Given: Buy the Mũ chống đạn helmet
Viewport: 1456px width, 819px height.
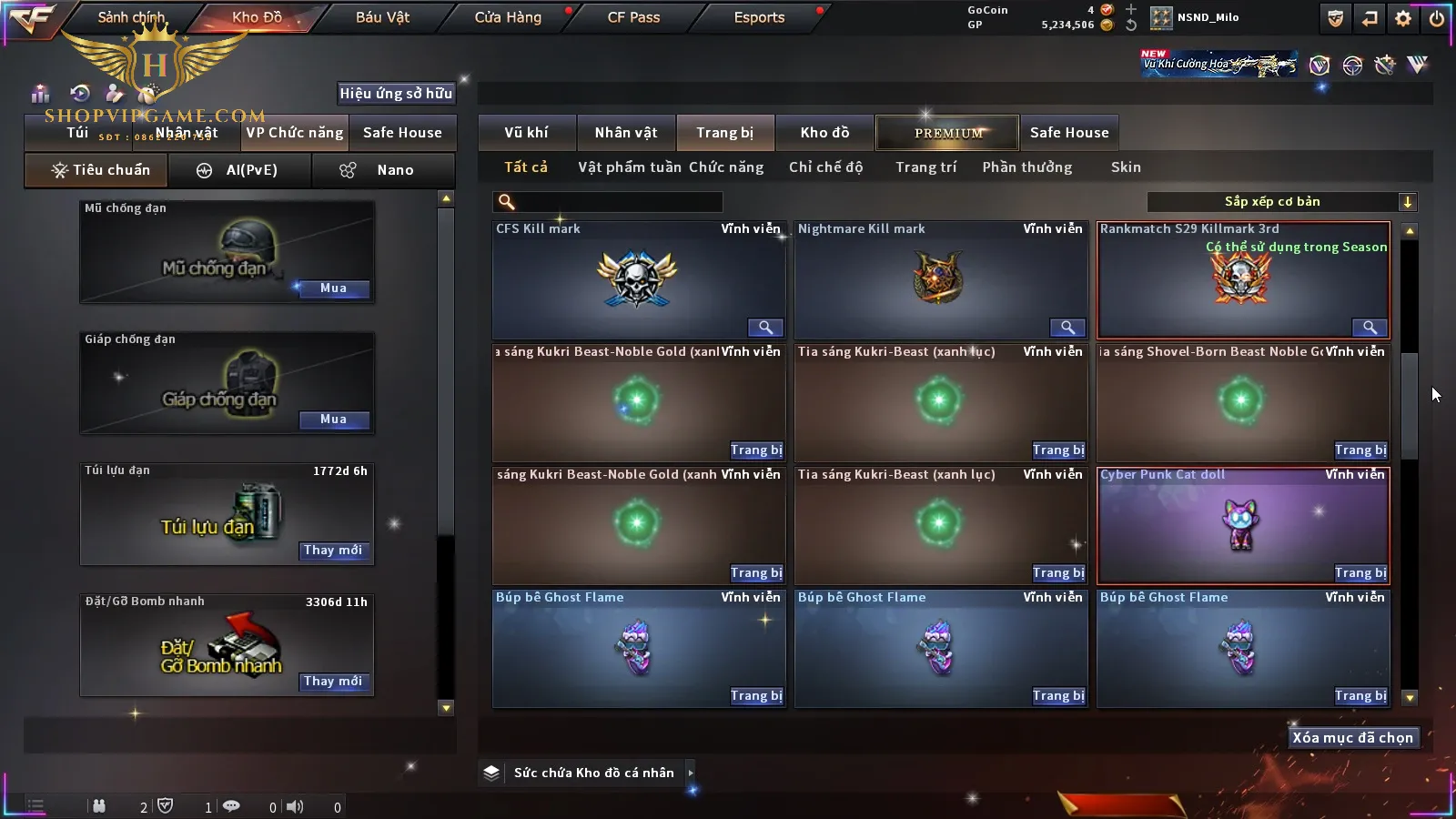Looking at the screenshot, I should tap(333, 288).
